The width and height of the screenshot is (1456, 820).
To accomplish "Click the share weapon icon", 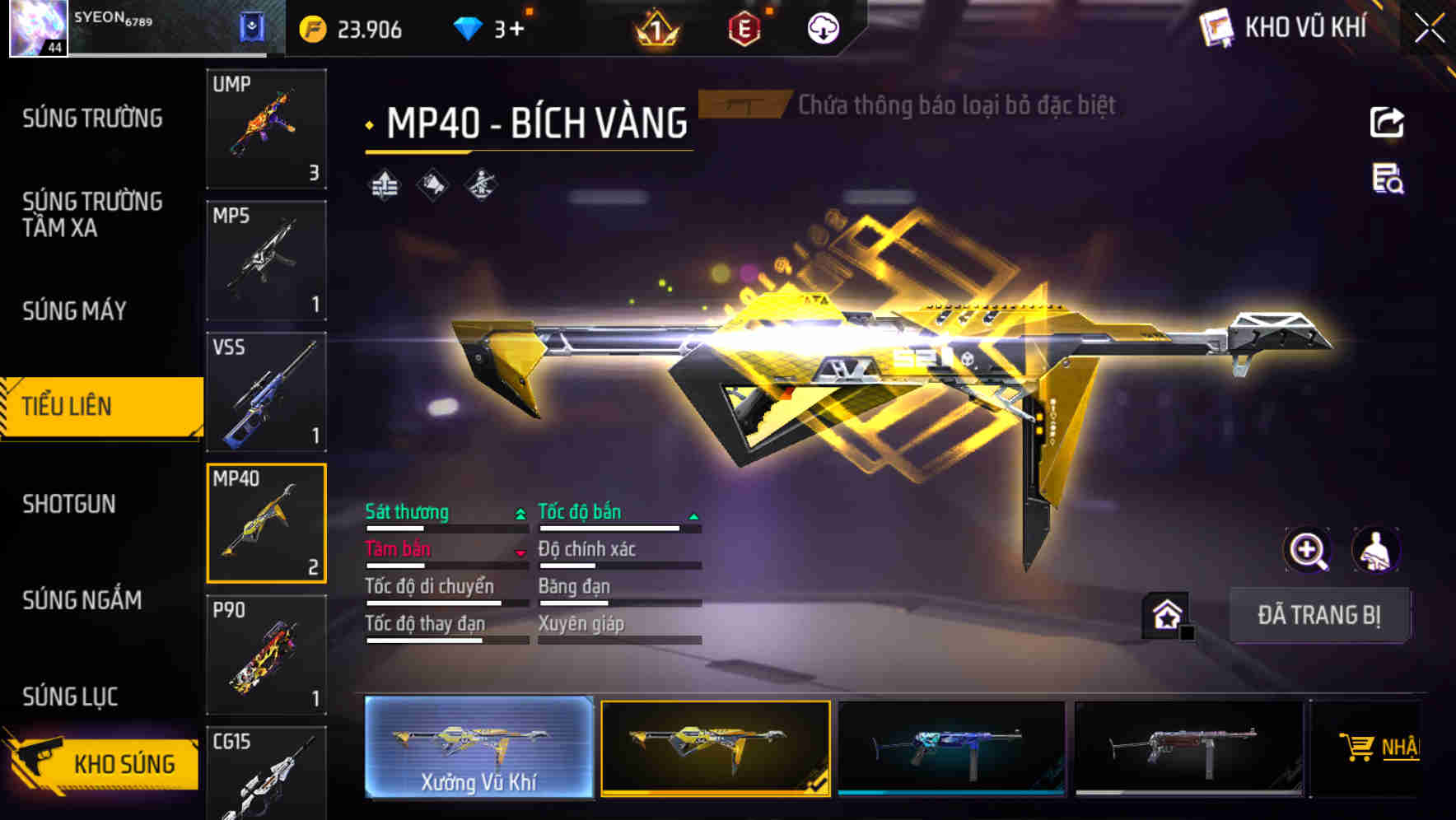I will pos(1388,122).
